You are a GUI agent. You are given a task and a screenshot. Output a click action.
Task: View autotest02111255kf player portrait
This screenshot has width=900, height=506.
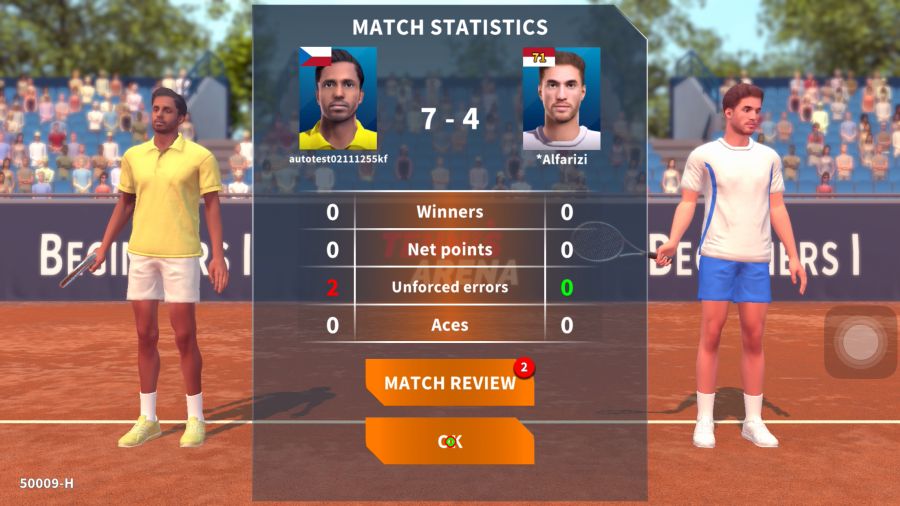(338, 99)
